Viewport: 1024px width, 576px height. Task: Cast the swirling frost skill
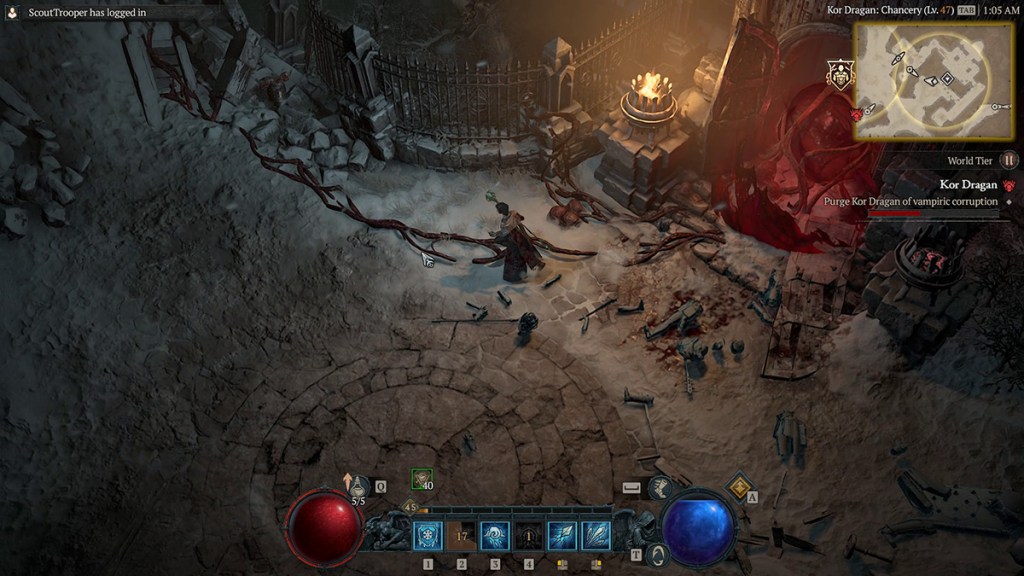pyautogui.click(x=495, y=536)
